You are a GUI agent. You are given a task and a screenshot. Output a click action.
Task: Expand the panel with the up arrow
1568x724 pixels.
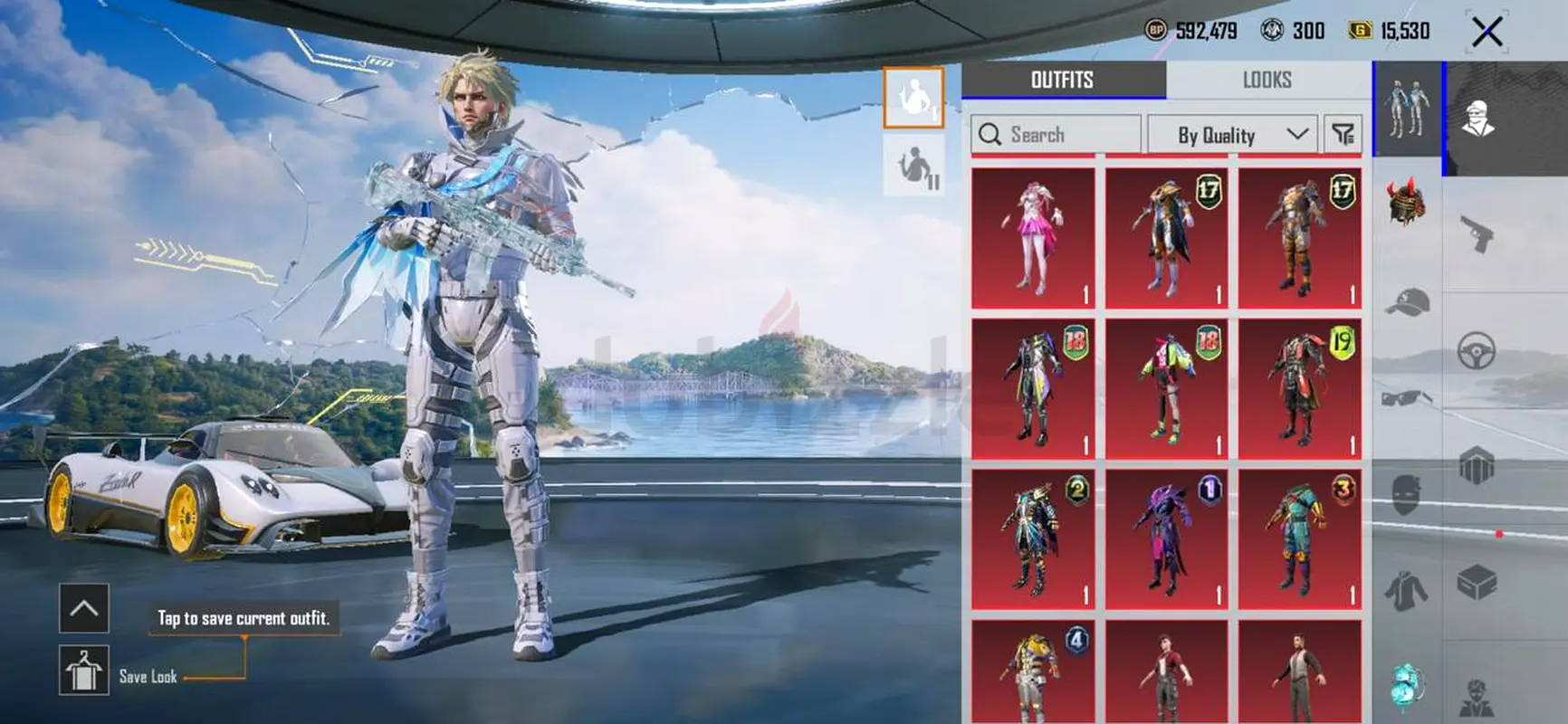[x=83, y=608]
